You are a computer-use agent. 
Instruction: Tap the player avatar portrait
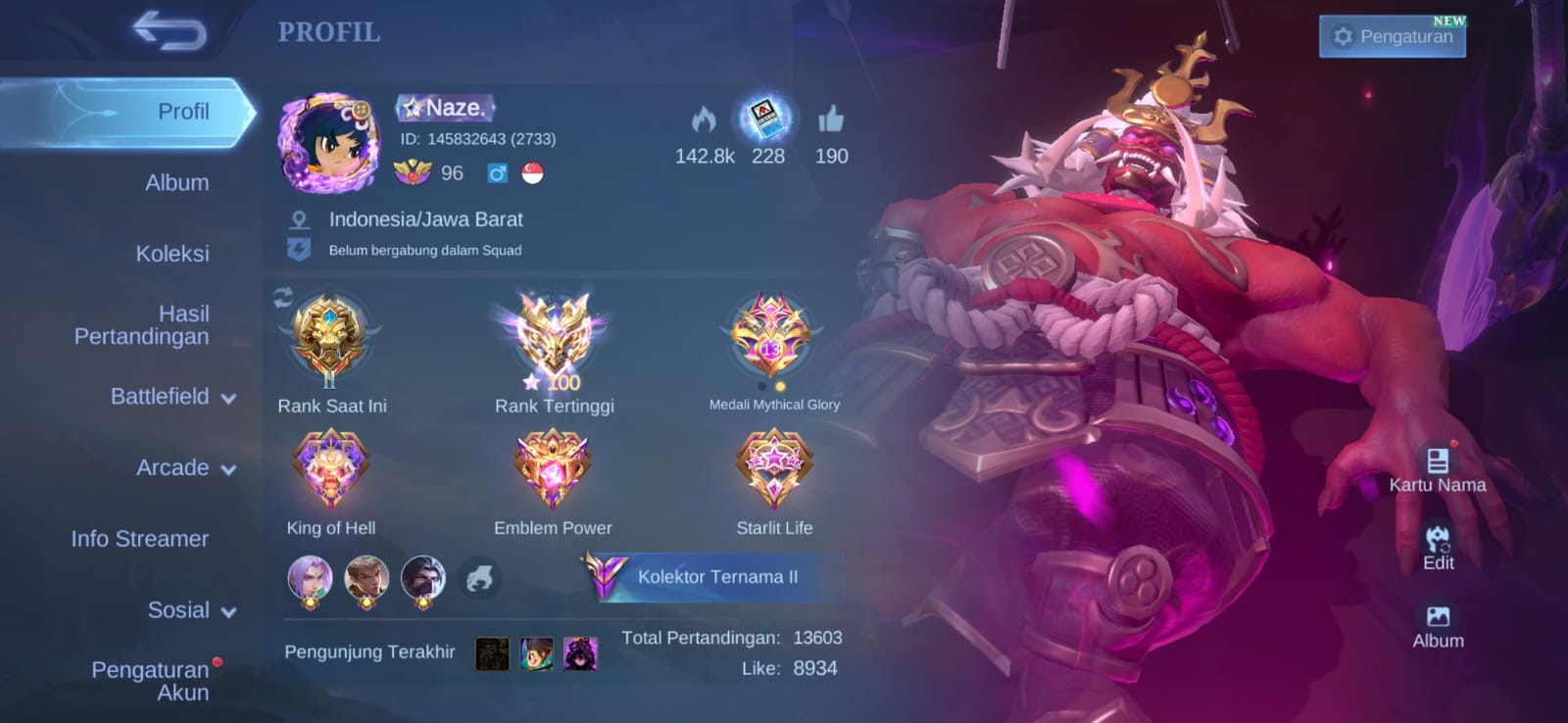(327, 143)
